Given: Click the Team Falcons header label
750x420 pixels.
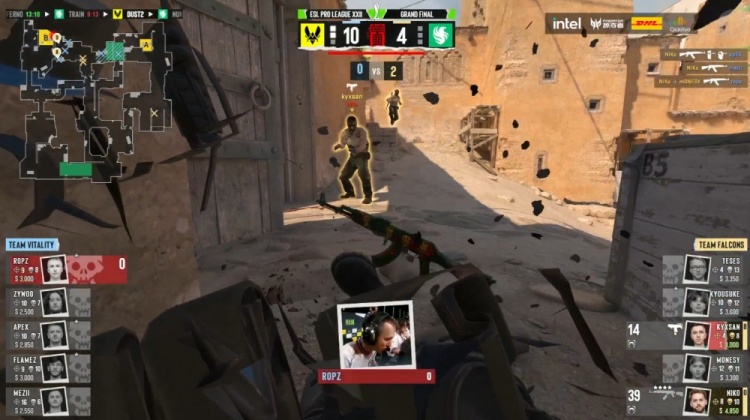Looking at the screenshot, I should pos(718,244).
